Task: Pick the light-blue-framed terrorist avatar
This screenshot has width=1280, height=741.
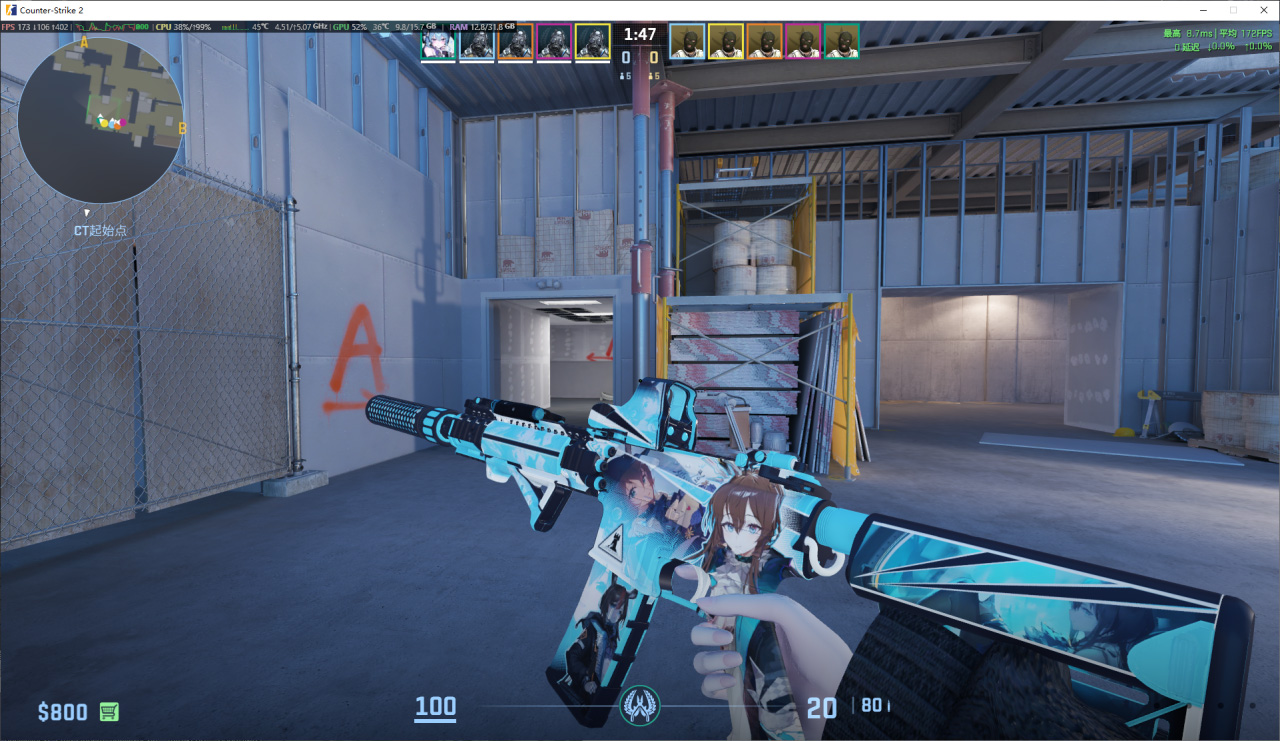Action: [x=686, y=42]
